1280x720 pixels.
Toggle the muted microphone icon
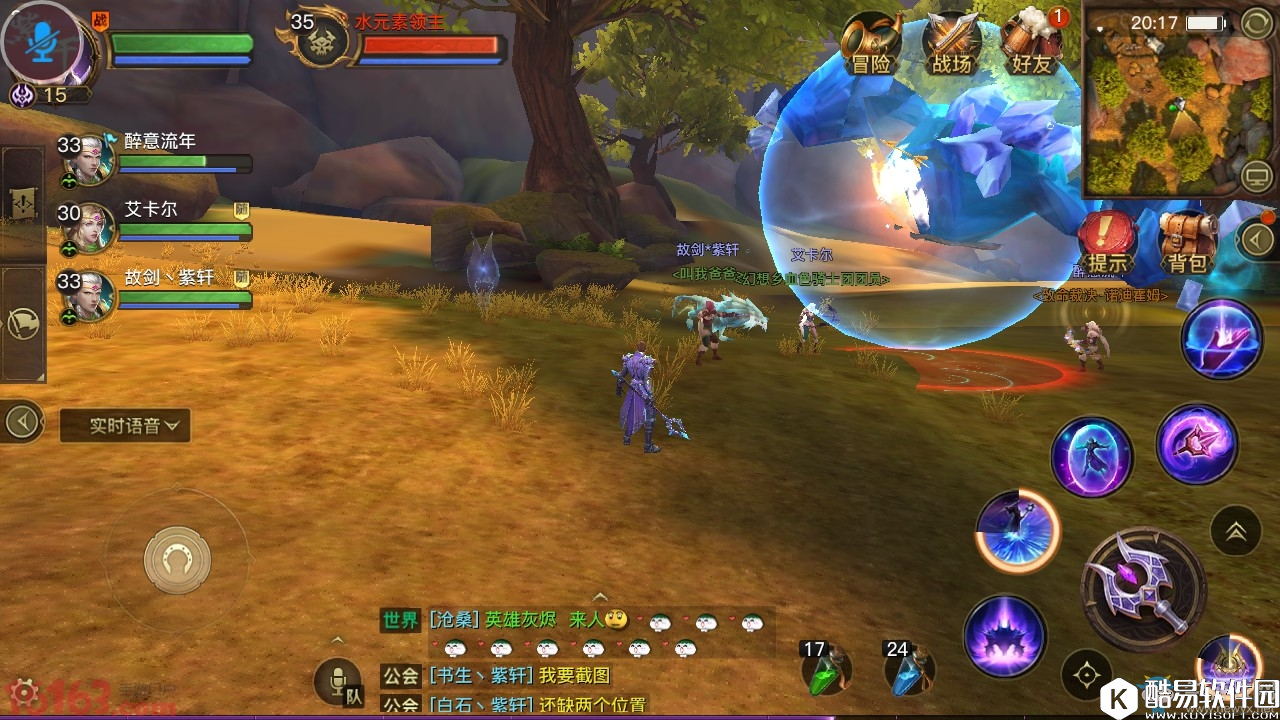coord(41,41)
